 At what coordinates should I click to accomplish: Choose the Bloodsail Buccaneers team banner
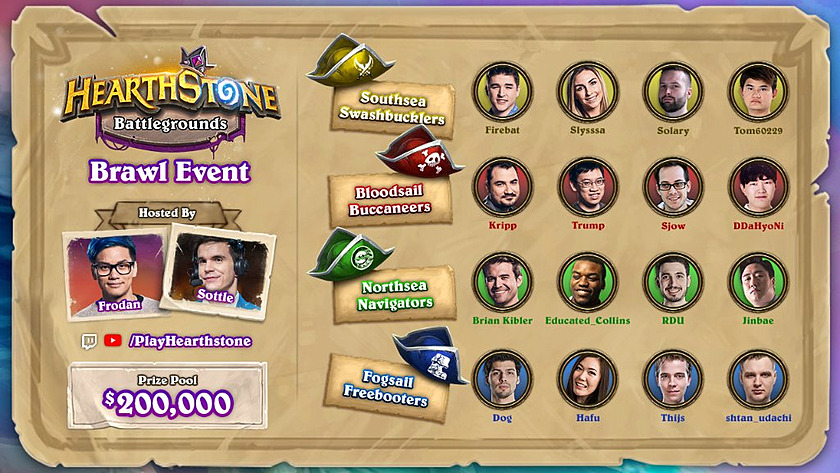[x=391, y=200]
